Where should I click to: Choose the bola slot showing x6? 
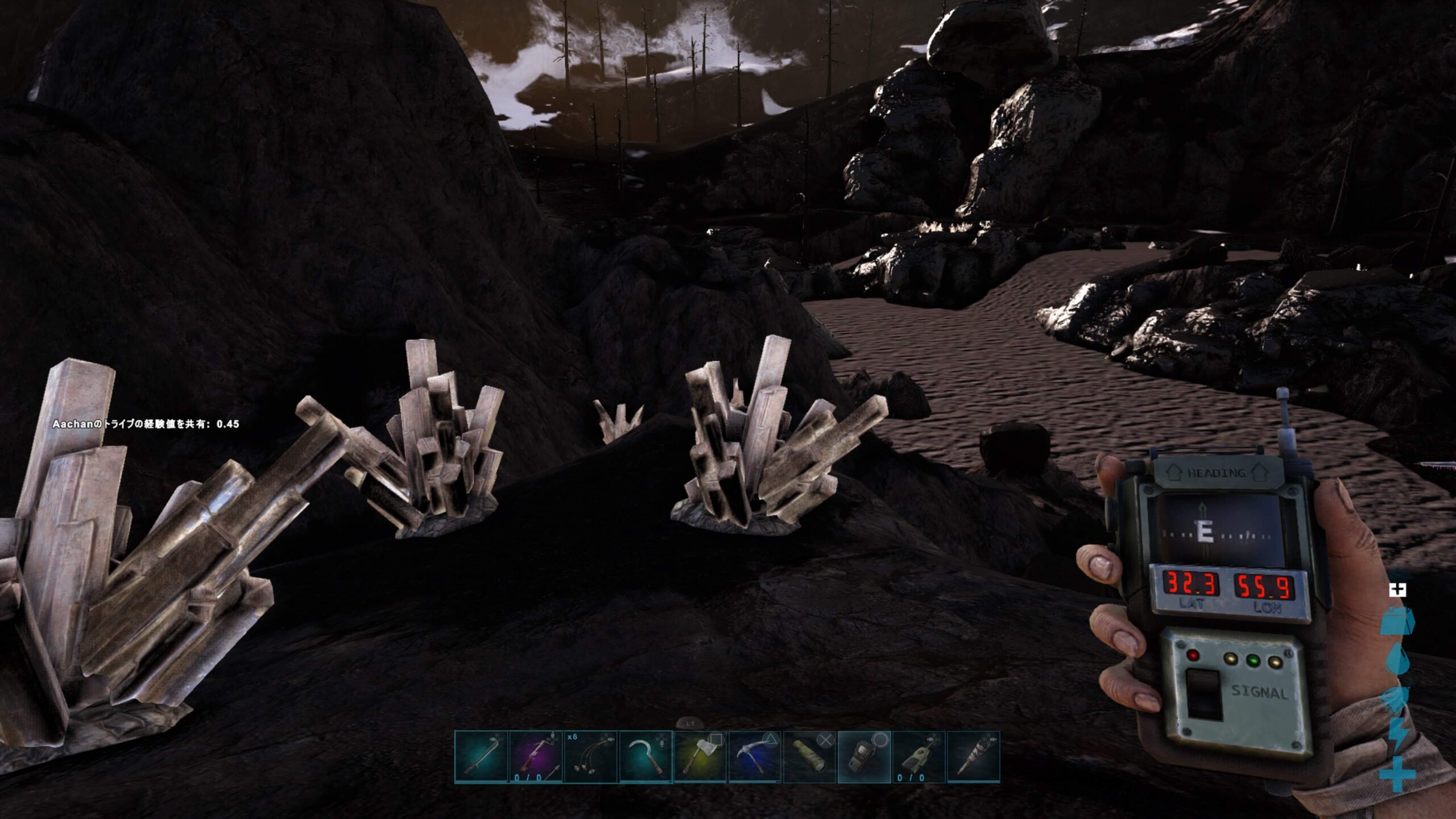[x=590, y=757]
